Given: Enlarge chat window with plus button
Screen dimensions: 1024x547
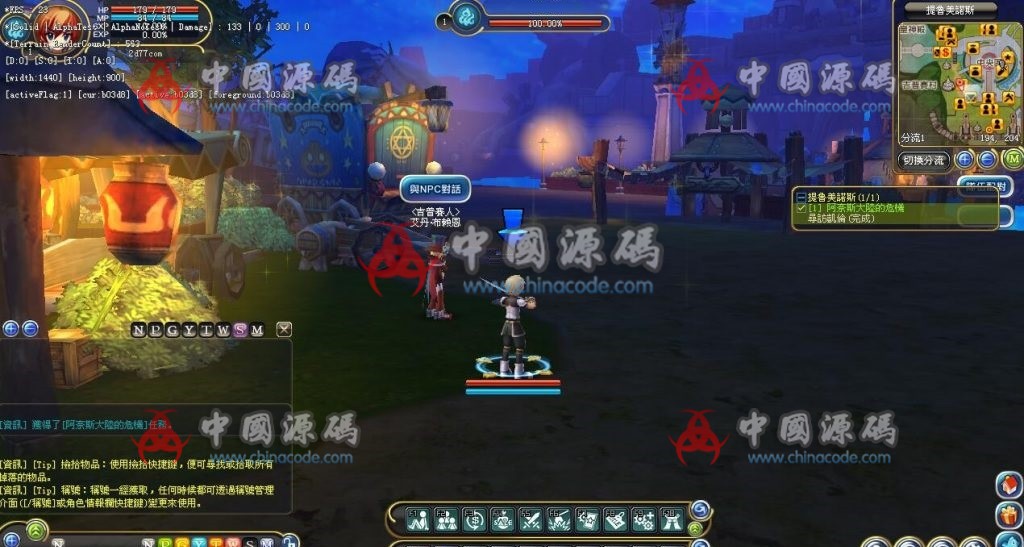Looking at the screenshot, I should click(x=11, y=328).
